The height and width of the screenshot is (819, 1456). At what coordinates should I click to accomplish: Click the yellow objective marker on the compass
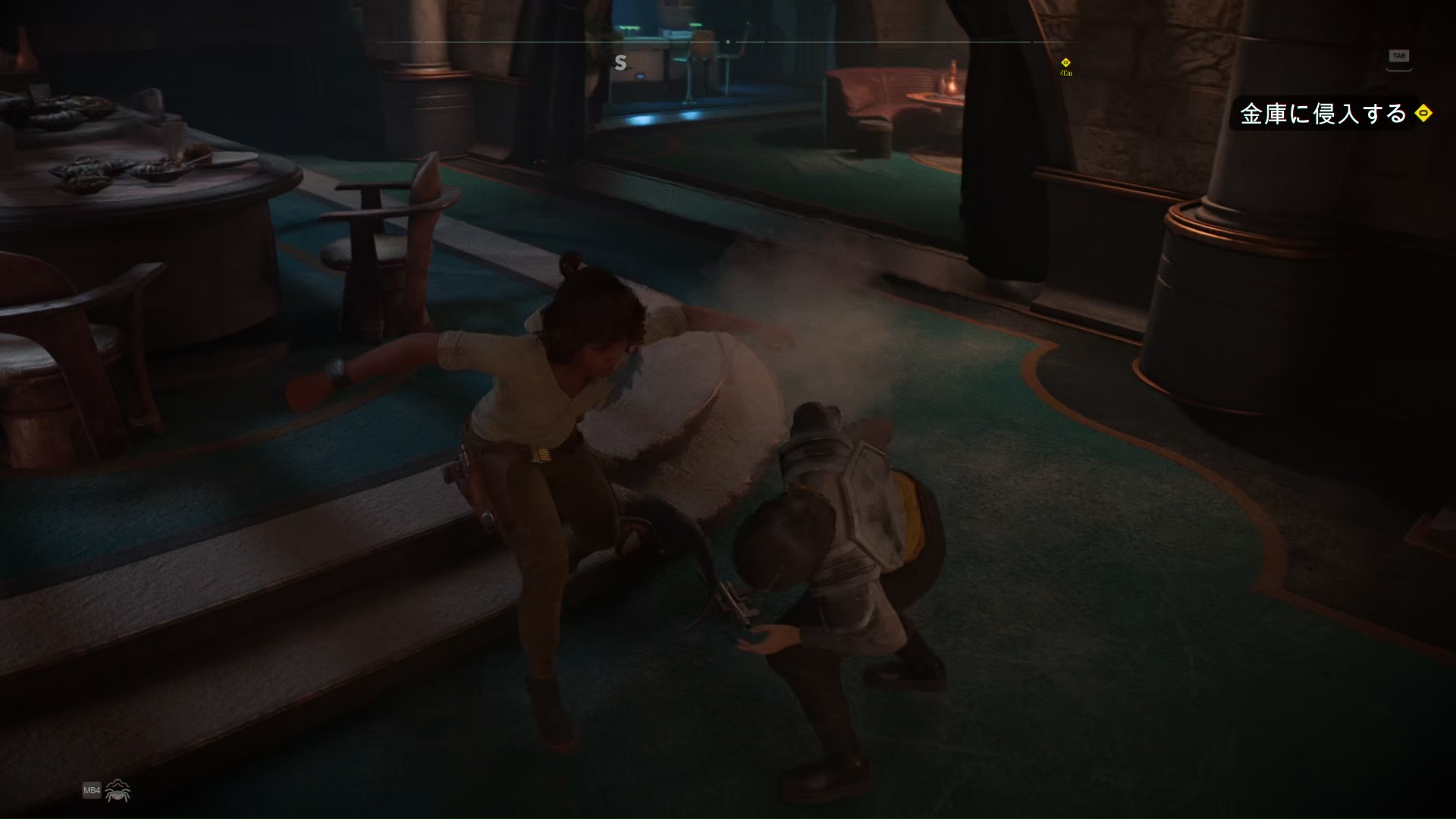point(1065,63)
